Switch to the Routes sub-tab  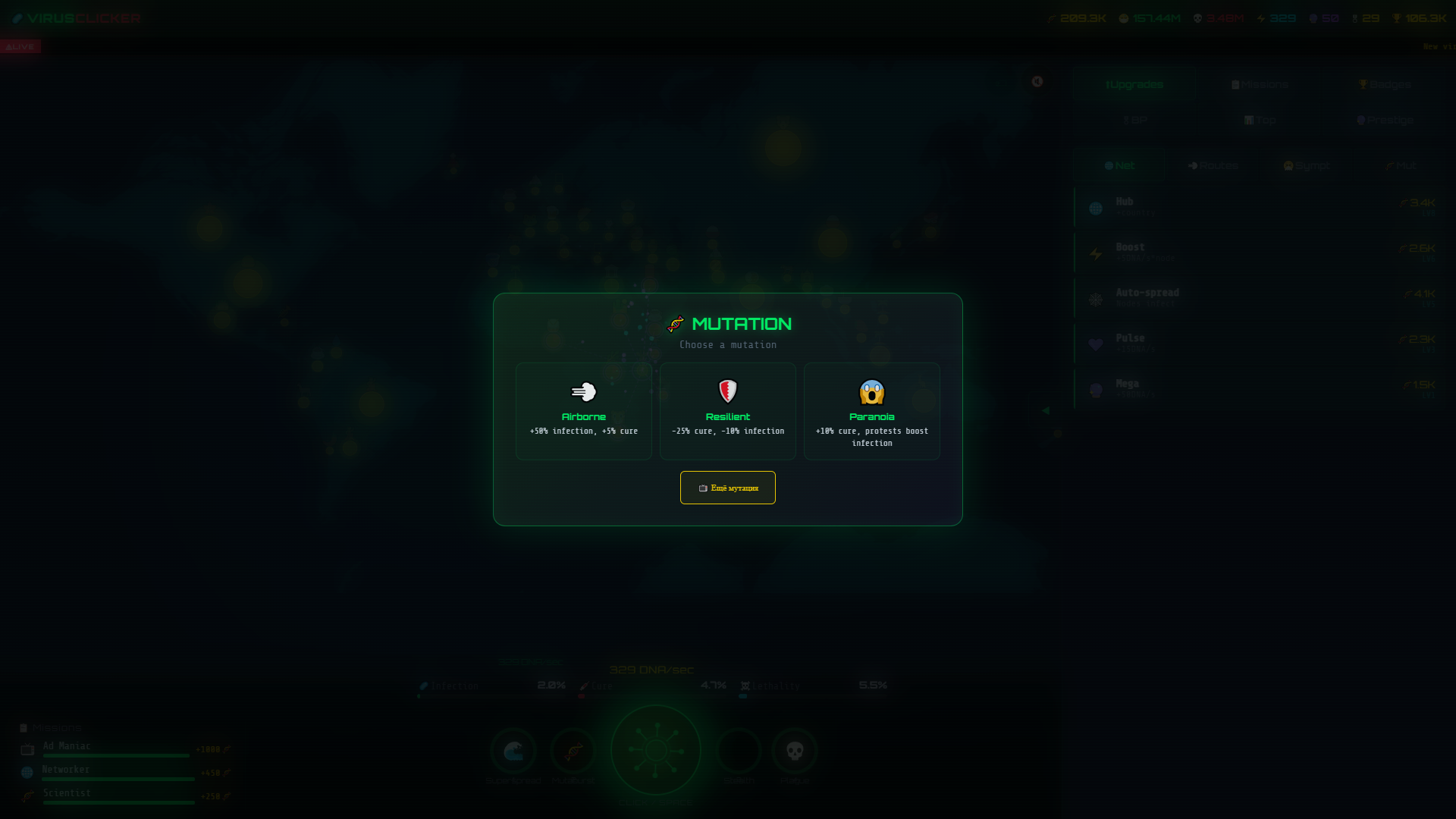(x=1213, y=165)
